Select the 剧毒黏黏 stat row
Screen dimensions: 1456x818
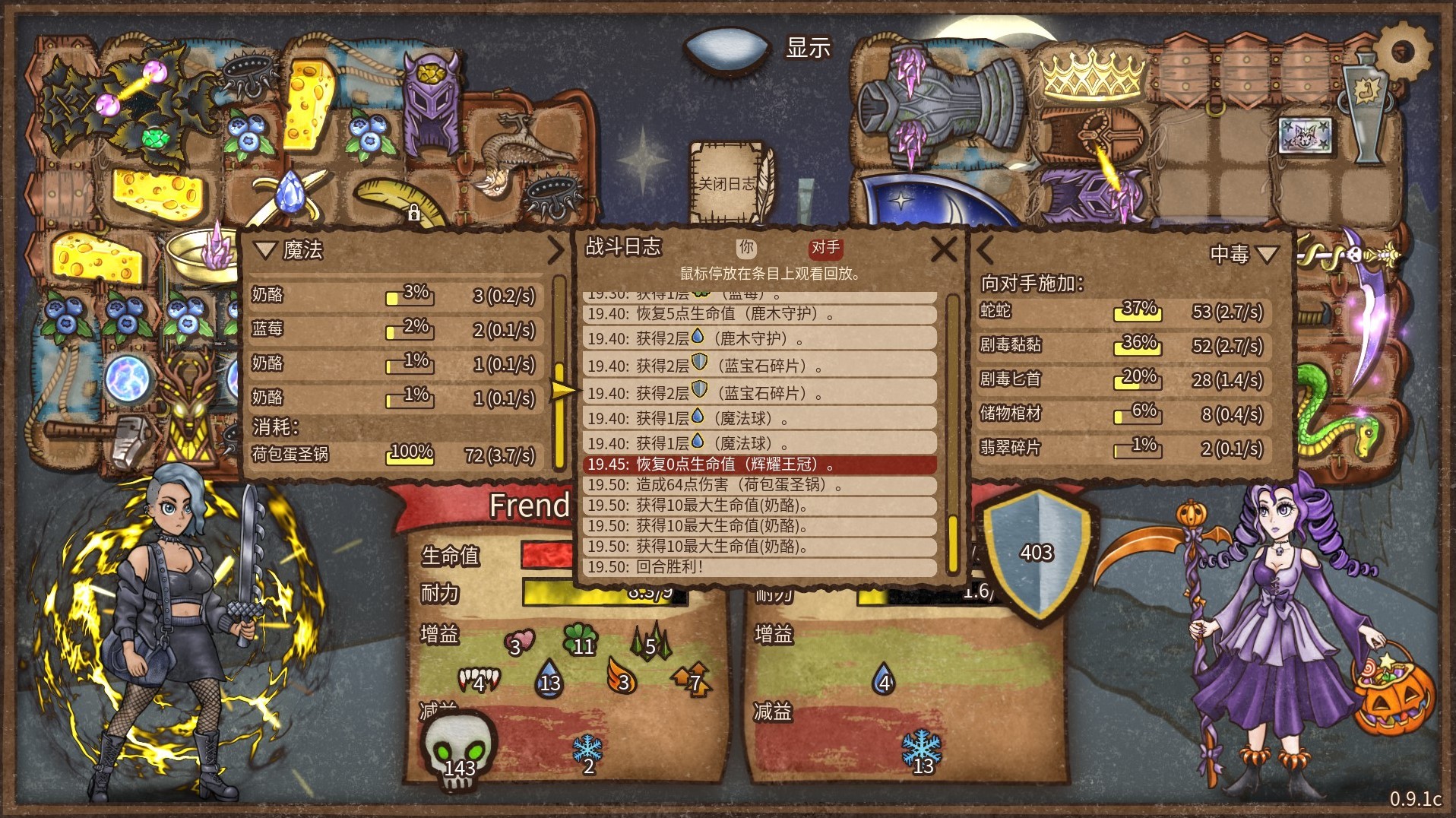[1122, 345]
